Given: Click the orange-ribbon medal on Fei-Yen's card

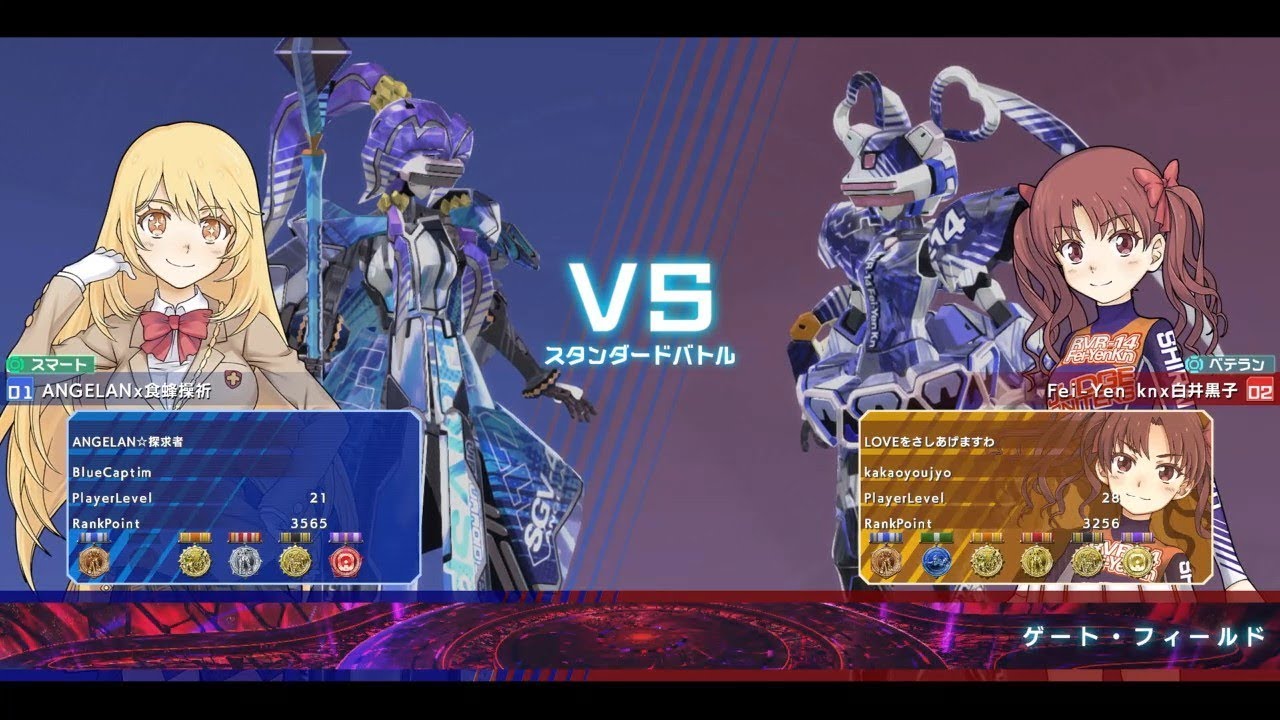Looking at the screenshot, I should tap(987, 562).
